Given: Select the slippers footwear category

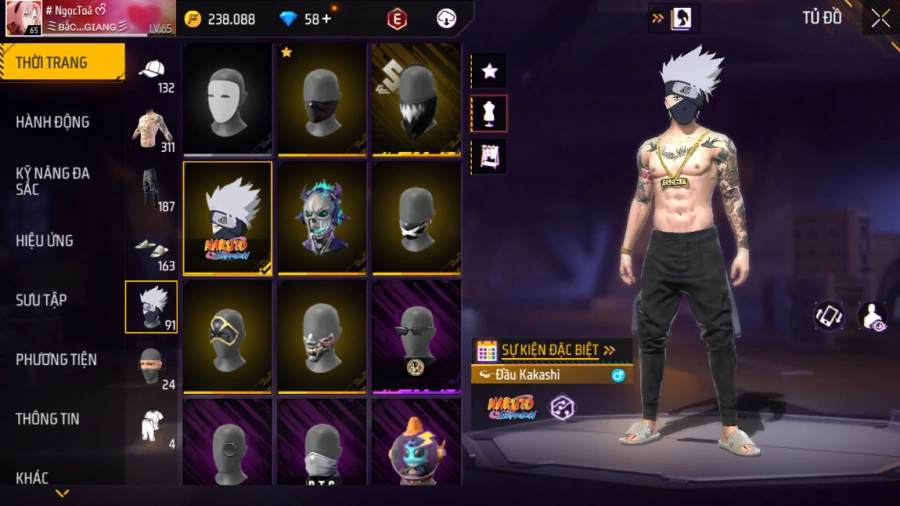Looking at the screenshot, I should (x=152, y=250).
